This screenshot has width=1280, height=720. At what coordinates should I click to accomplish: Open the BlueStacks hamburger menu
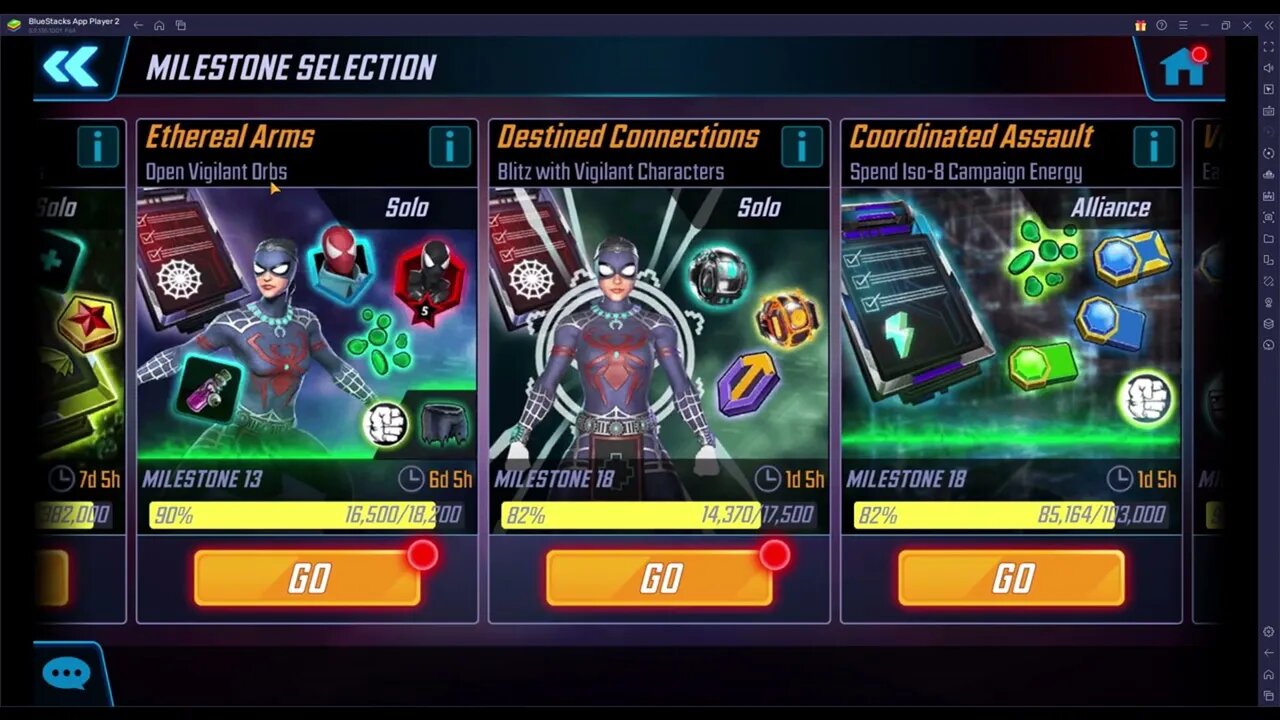pyautogui.click(x=1183, y=24)
